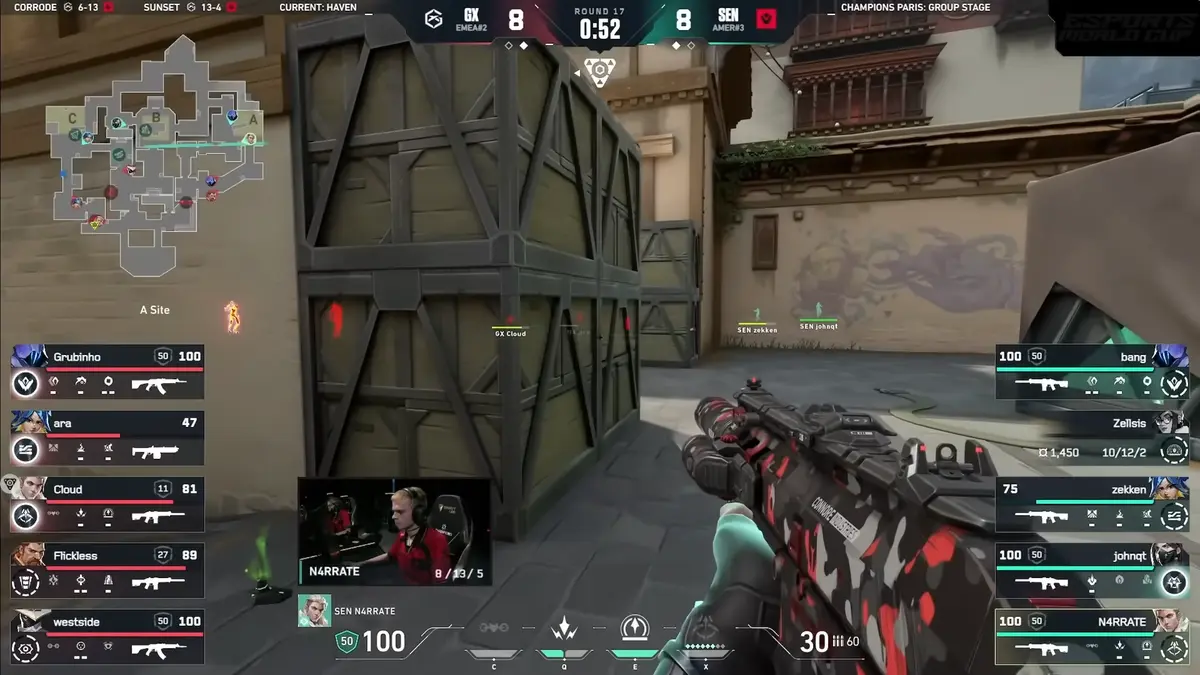This screenshot has width=1200, height=675.
Task: Click the SEN team logo
Action: pyautogui.click(x=767, y=20)
